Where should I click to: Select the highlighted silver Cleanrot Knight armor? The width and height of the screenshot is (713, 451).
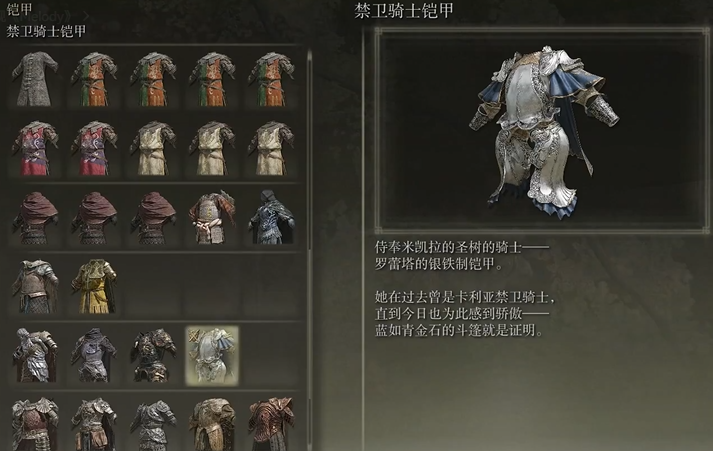coord(212,354)
